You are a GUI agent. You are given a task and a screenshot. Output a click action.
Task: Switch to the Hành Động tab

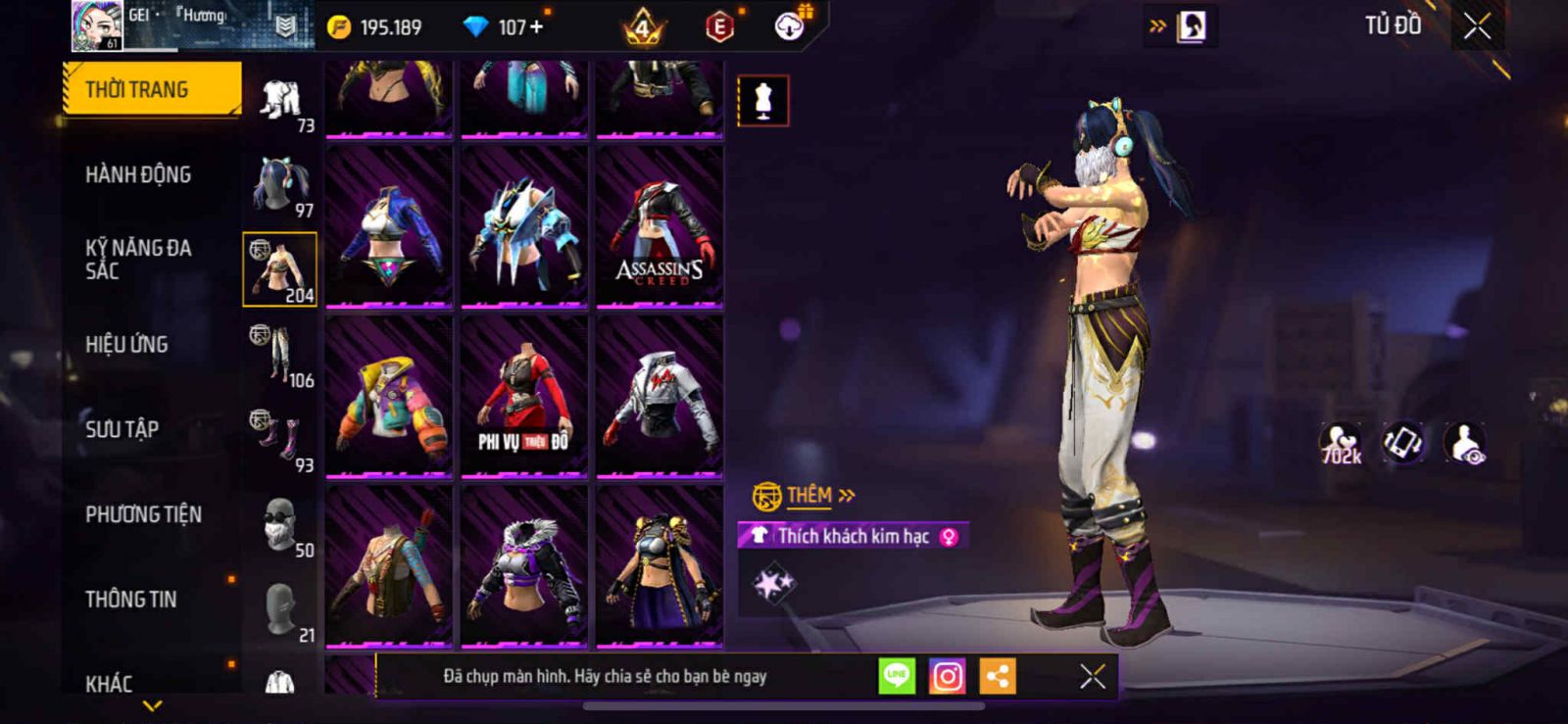[138, 174]
